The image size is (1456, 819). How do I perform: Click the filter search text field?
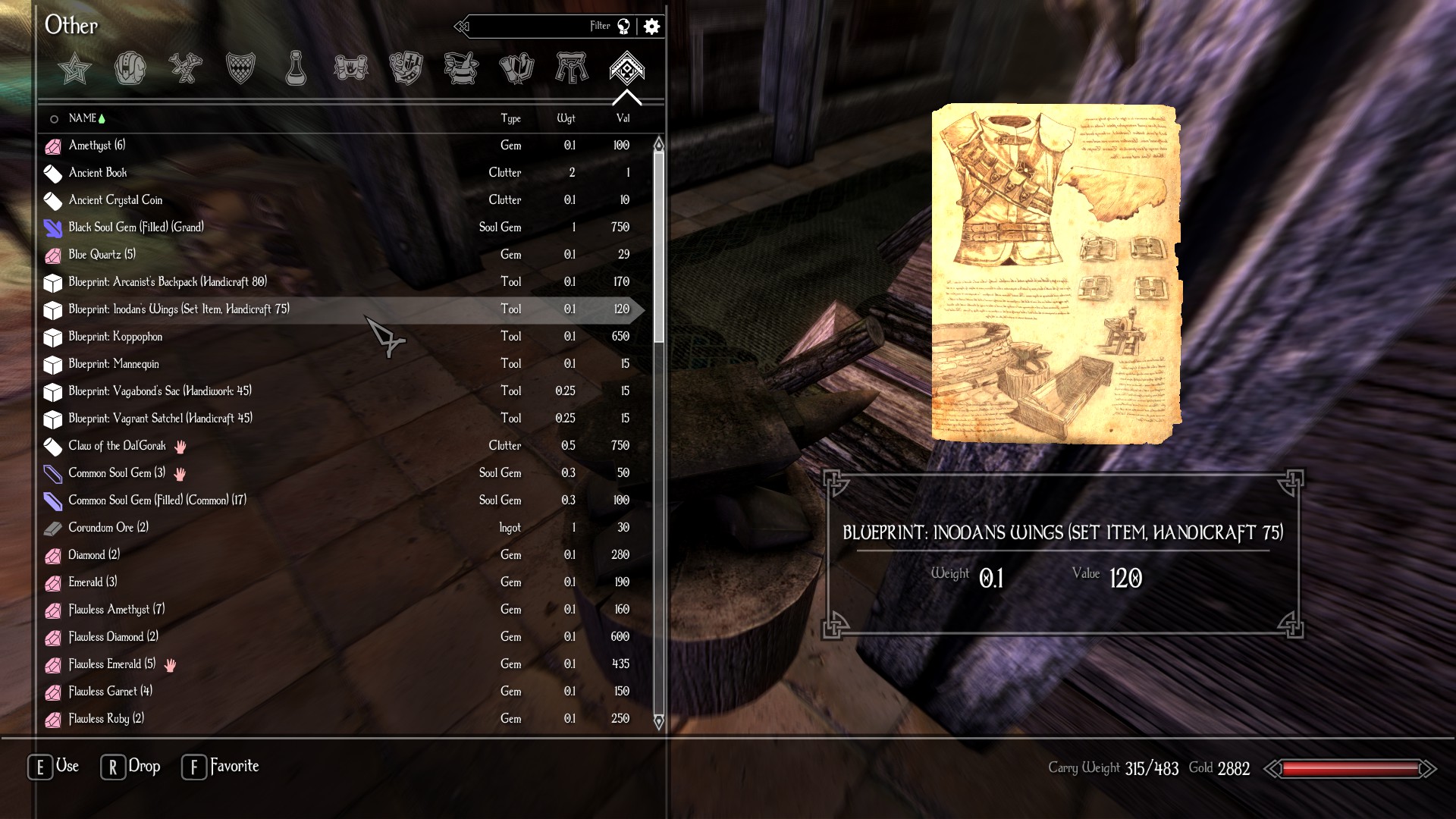[x=531, y=27]
